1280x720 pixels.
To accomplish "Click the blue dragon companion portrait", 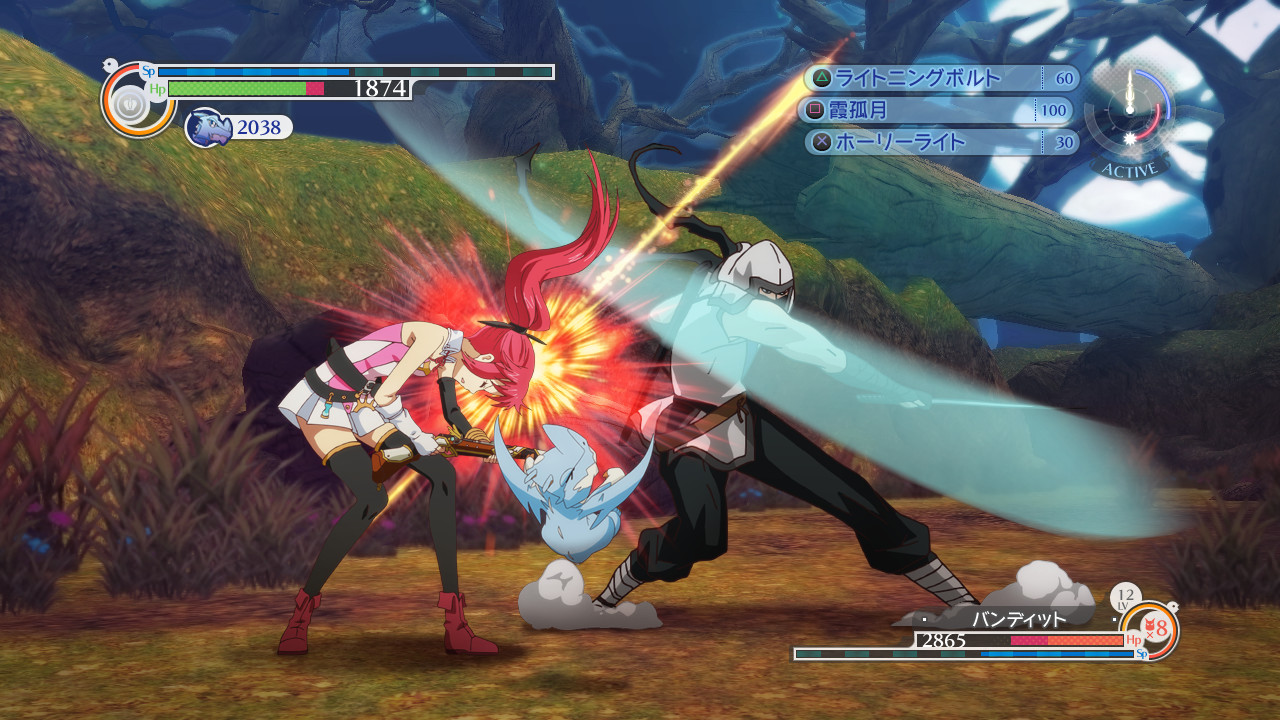I will coord(206,128).
